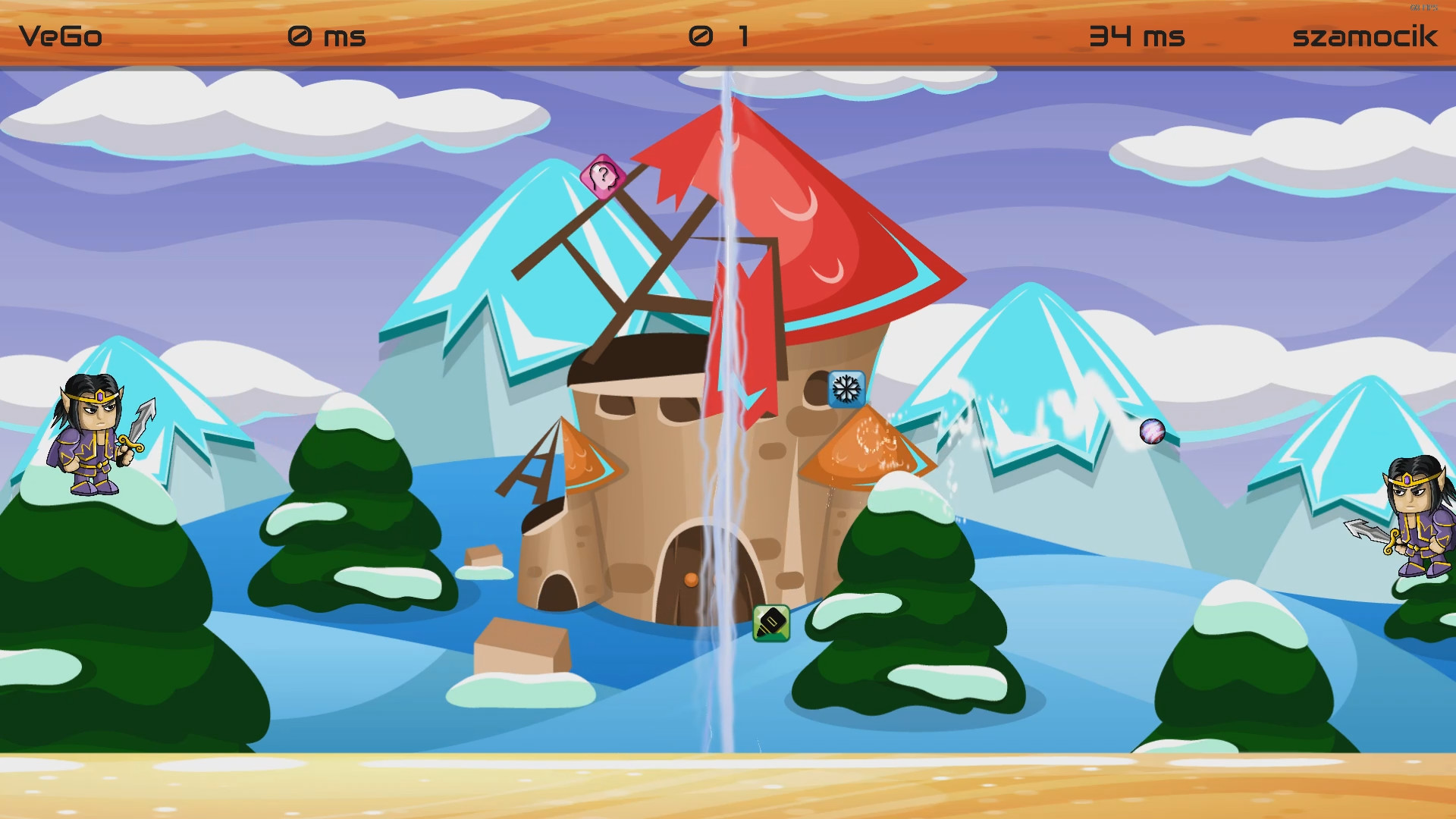
Task: Click the flying purple ball
Action: (1153, 431)
